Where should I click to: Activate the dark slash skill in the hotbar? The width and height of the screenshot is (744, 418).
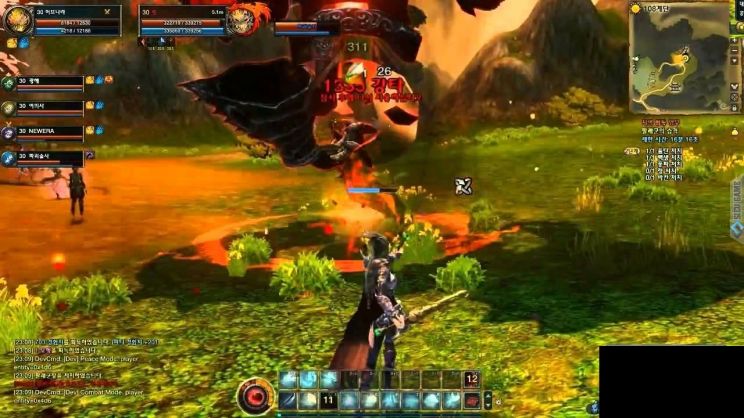pyautogui.click(x=287, y=400)
